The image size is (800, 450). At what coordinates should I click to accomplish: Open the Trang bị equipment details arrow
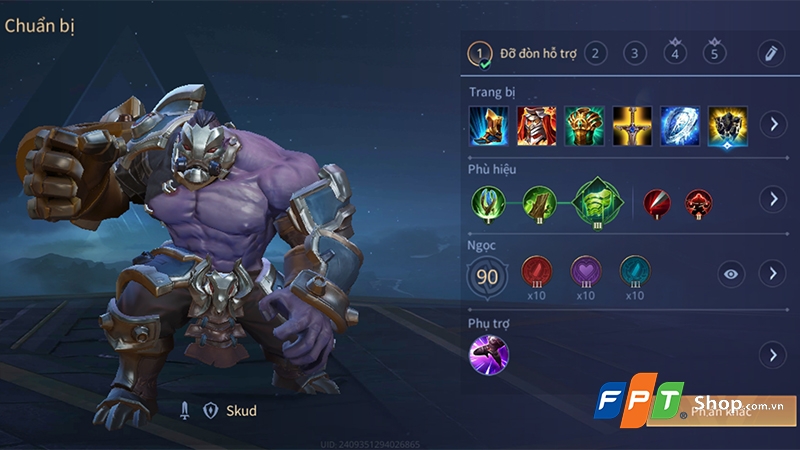coord(771,125)
